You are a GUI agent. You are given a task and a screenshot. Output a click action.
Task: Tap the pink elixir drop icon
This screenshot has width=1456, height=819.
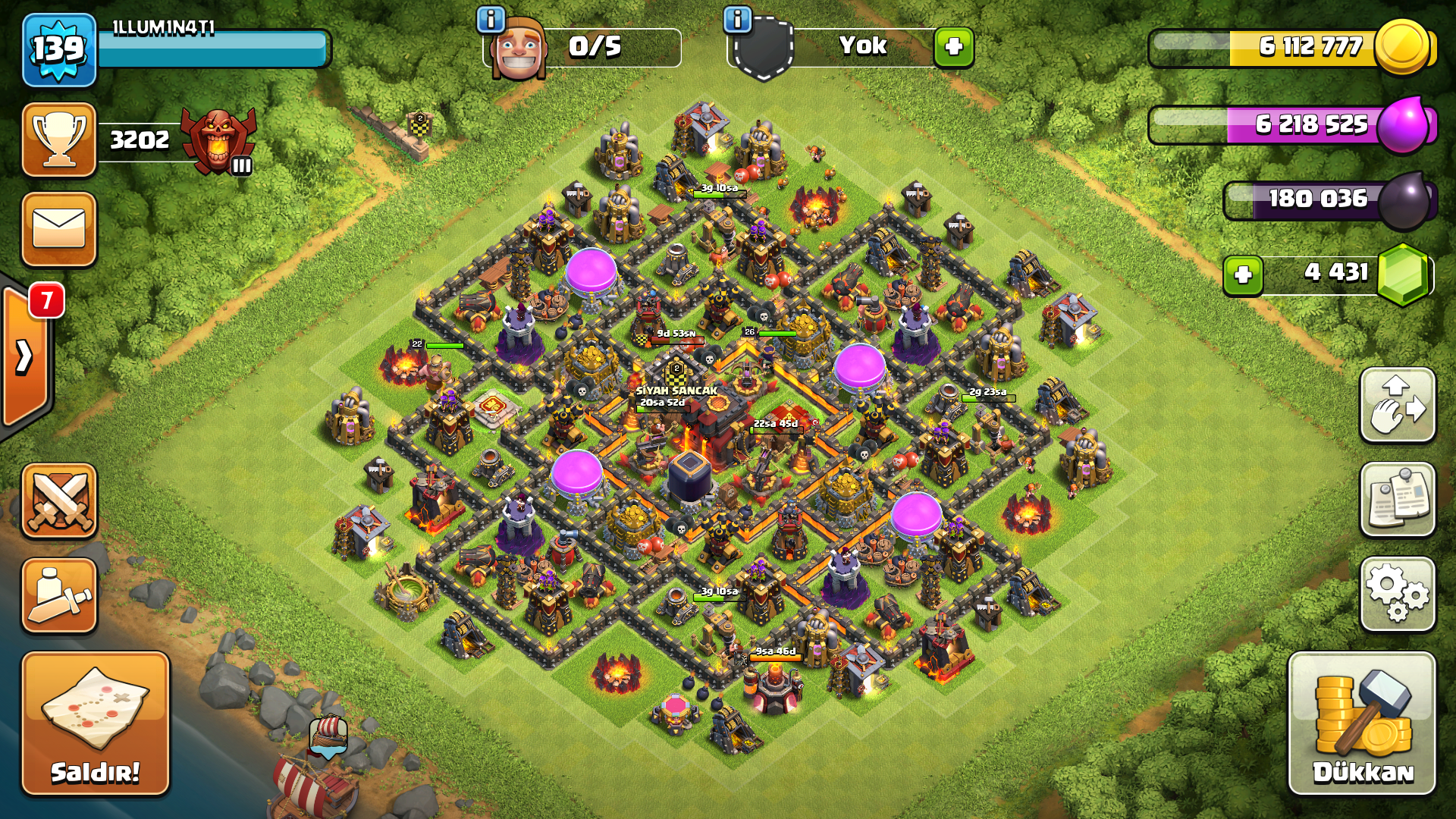pos(1404,124)
